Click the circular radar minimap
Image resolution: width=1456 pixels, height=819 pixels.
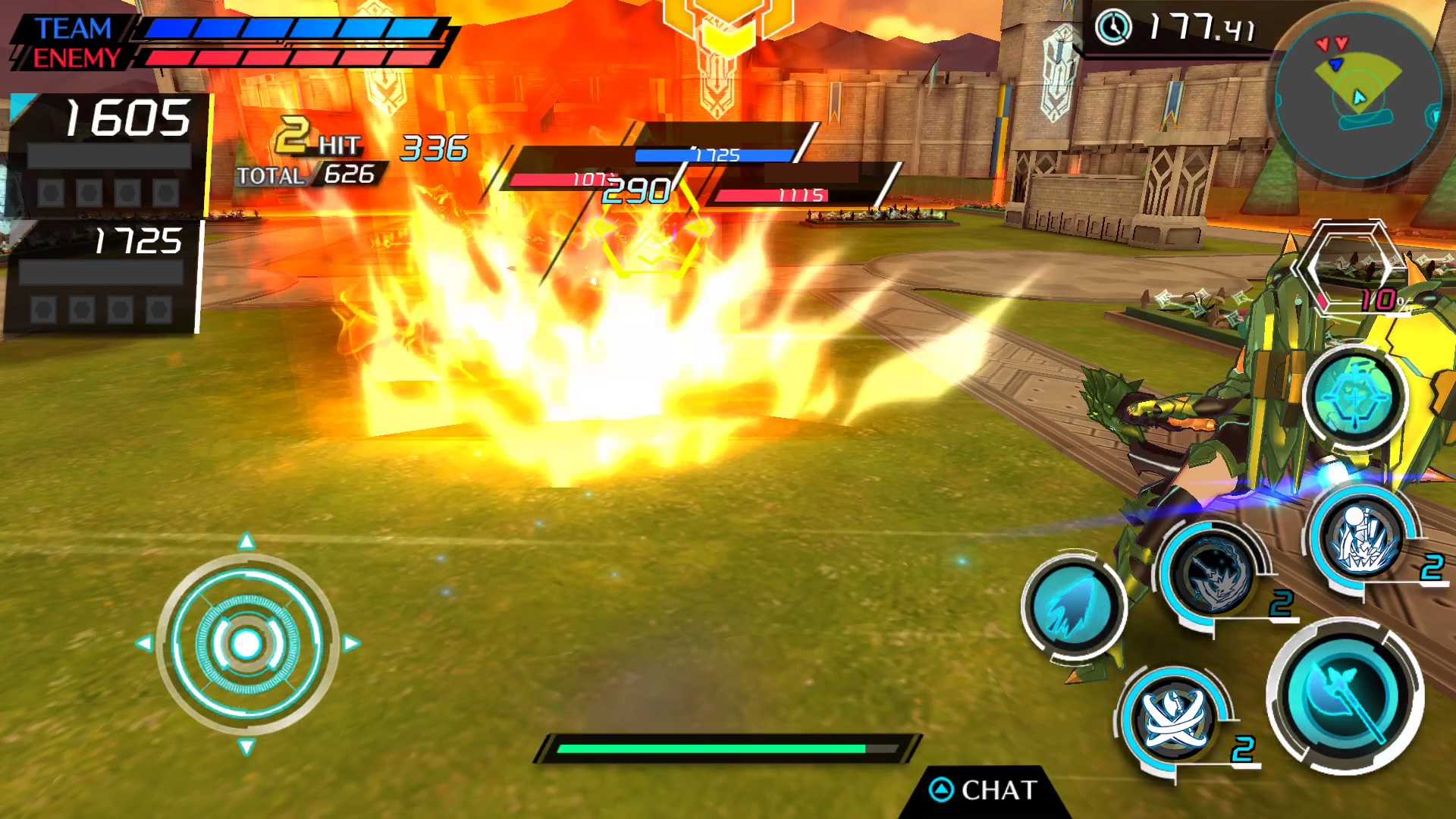click(1357, 96)
